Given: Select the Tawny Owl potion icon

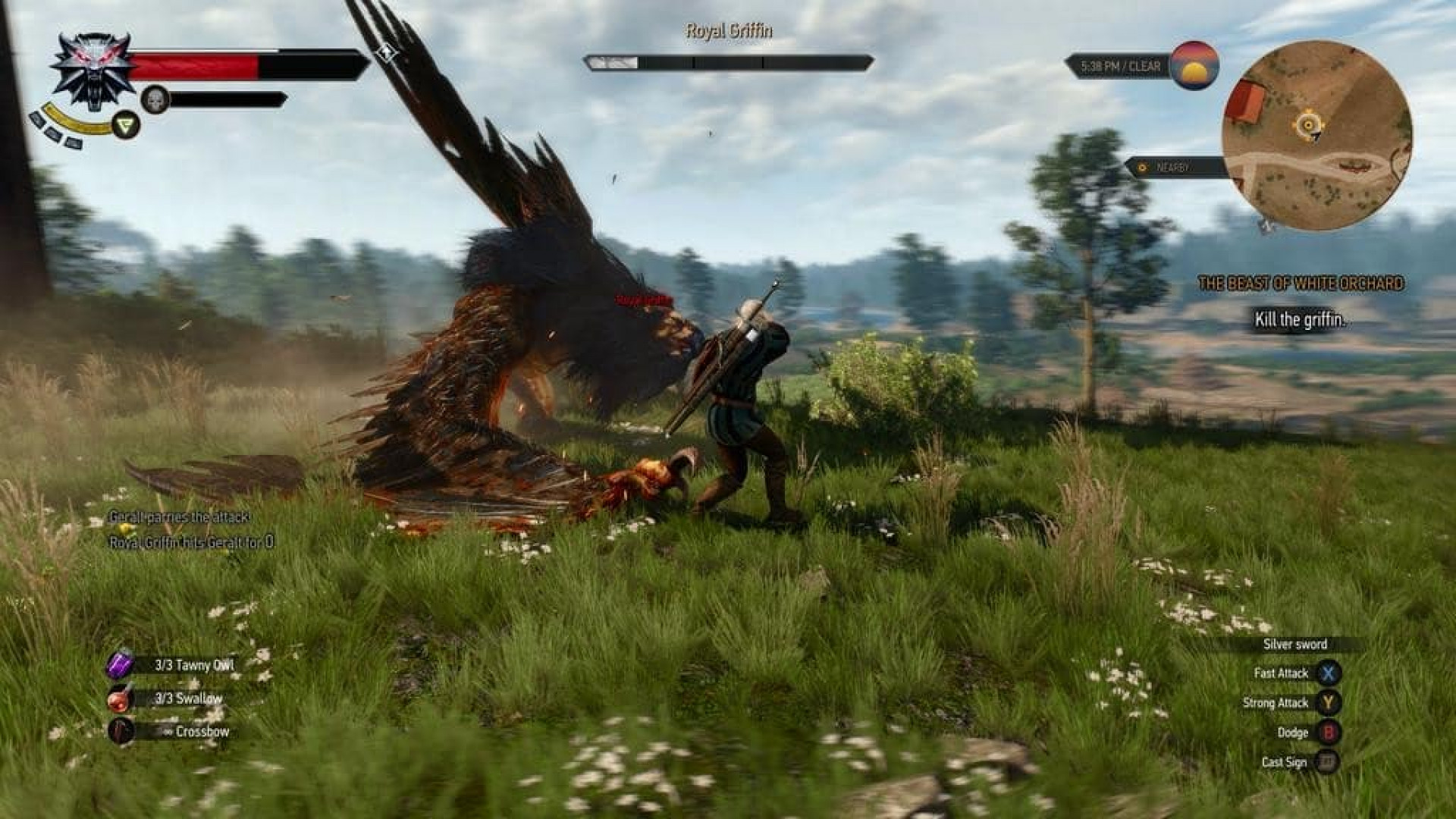Looking at the screenshot, I should tap(121, 664).
